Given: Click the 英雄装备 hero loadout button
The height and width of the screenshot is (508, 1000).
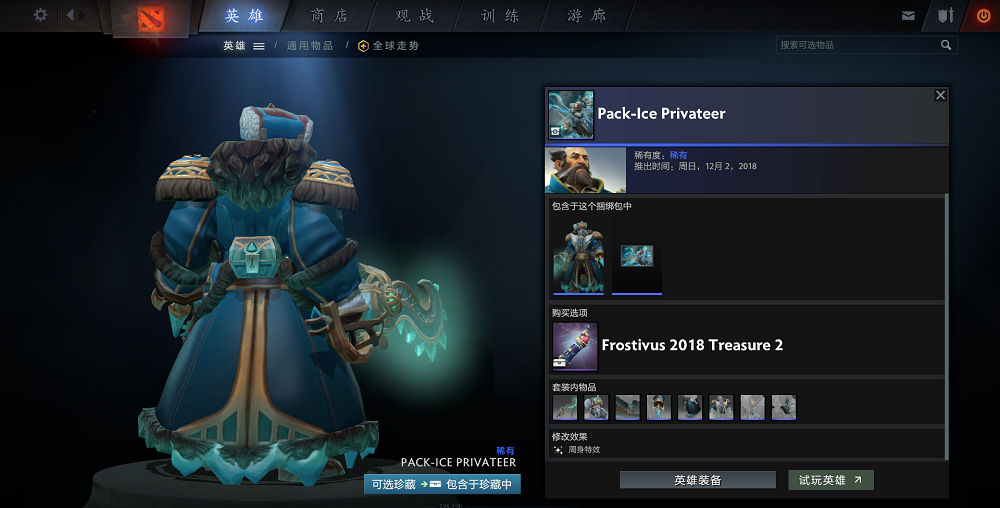Looking at the screenshot, I should pyautogui.click(x=697, y=480).
